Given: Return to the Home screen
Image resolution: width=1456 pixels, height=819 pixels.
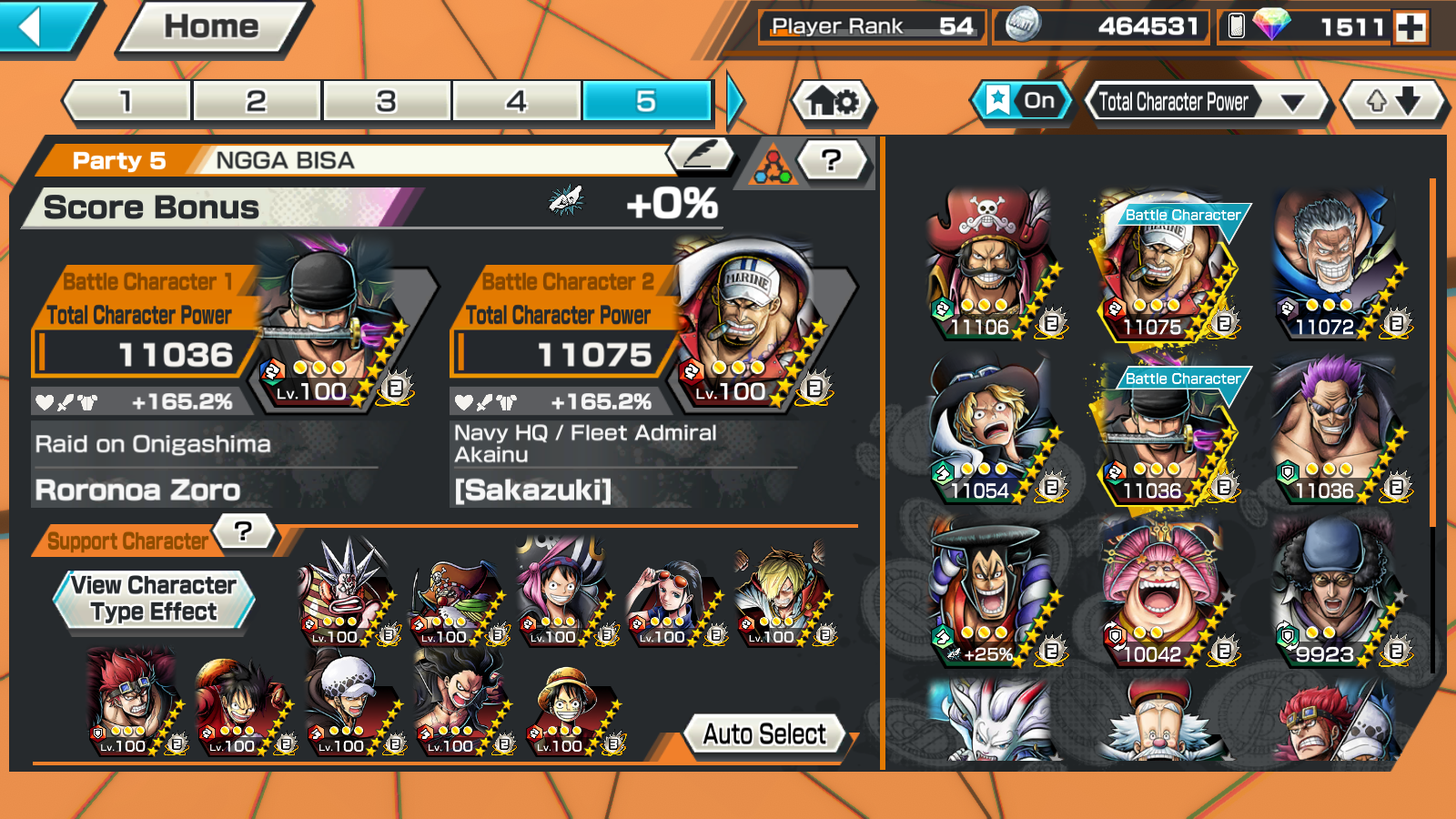Looking at the screenshot, I should tap(211, 27).
